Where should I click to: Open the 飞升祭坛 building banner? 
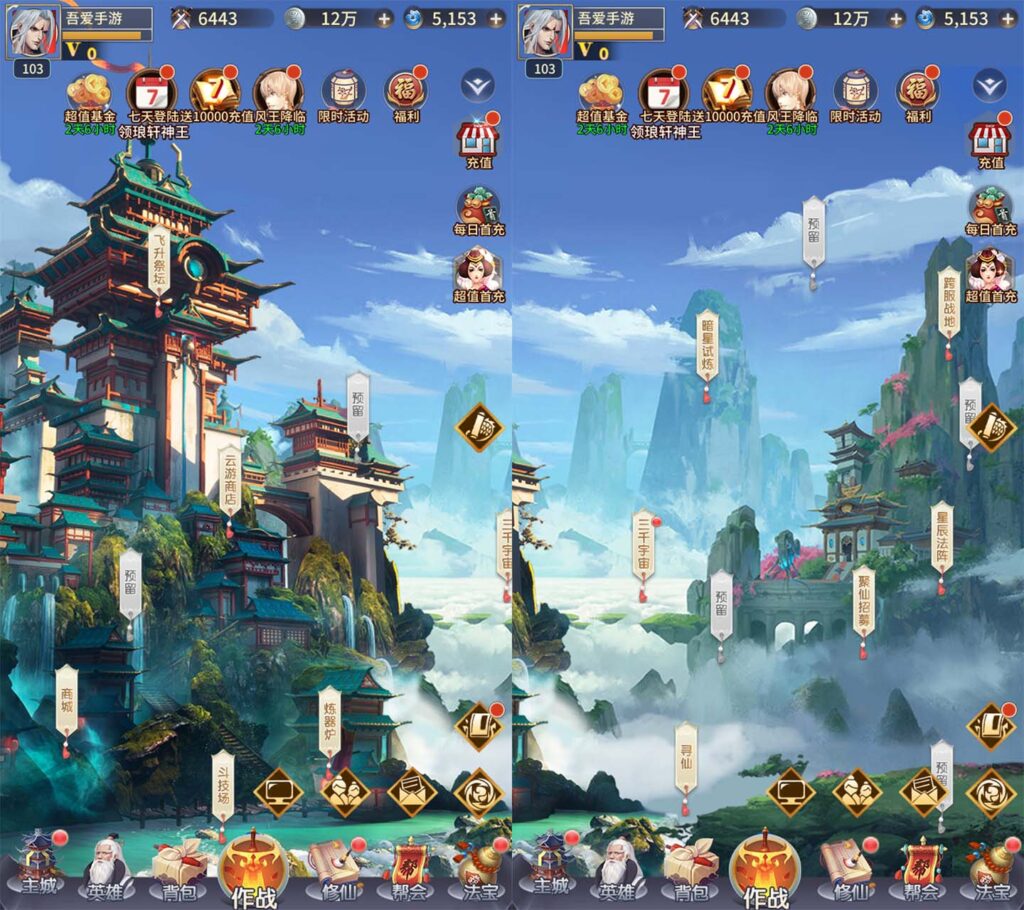click(159, 259)
